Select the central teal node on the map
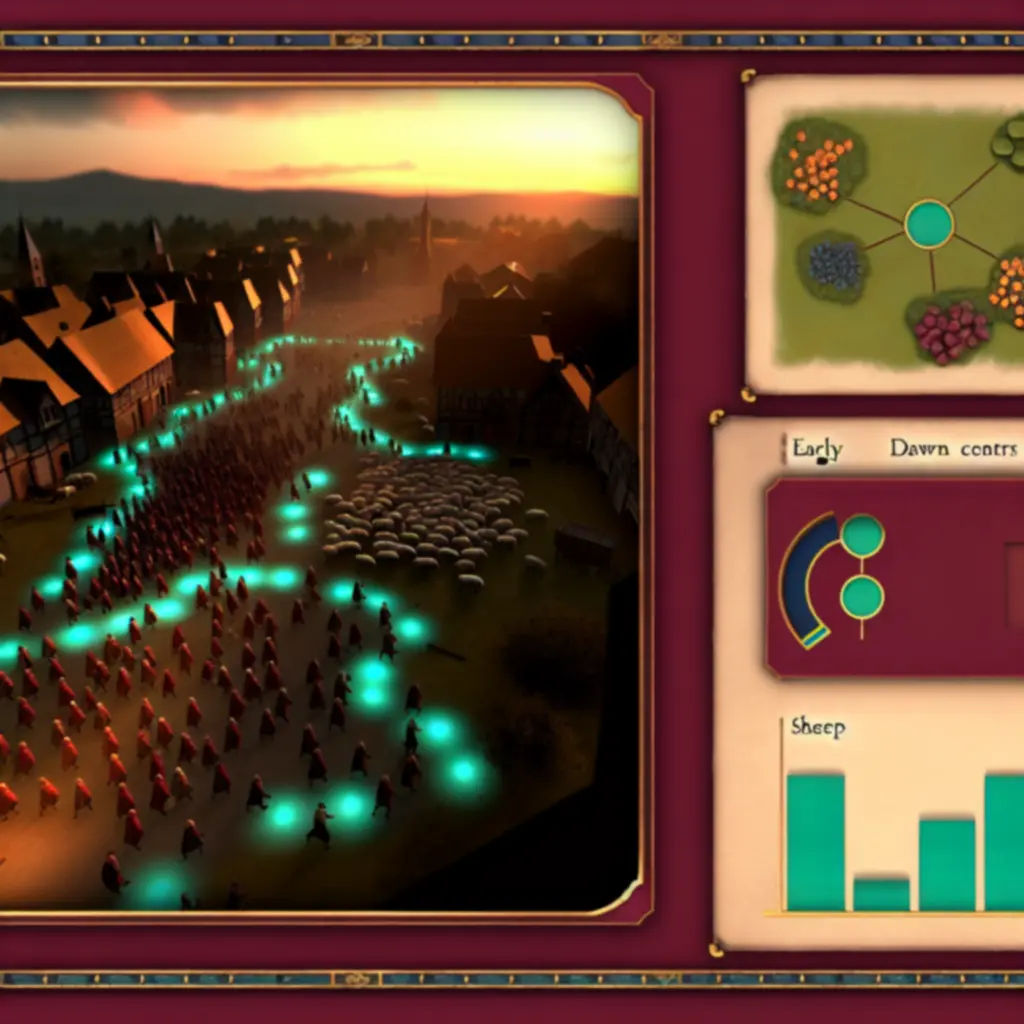The height and width of the screenshot is (1024, 1024). point(929,224)
